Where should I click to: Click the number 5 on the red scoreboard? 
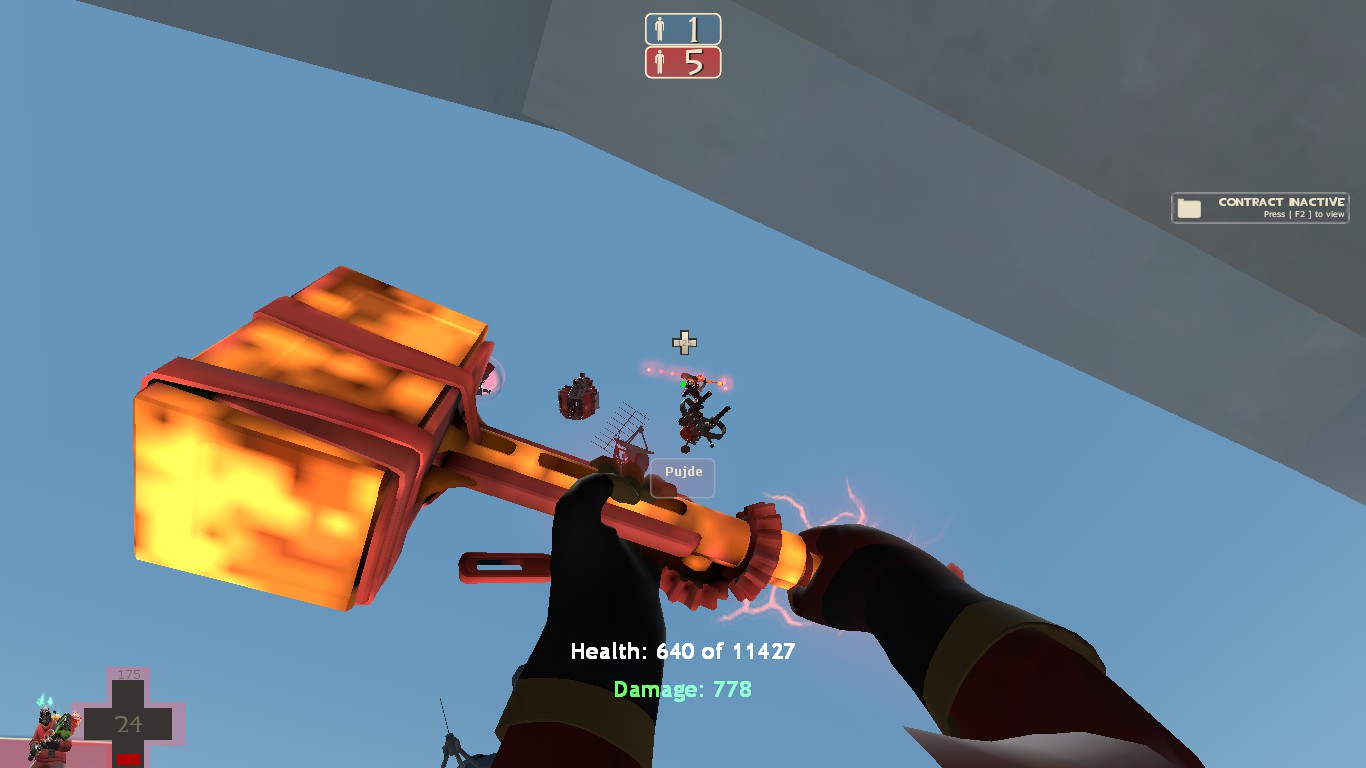[x=694, y=62]
